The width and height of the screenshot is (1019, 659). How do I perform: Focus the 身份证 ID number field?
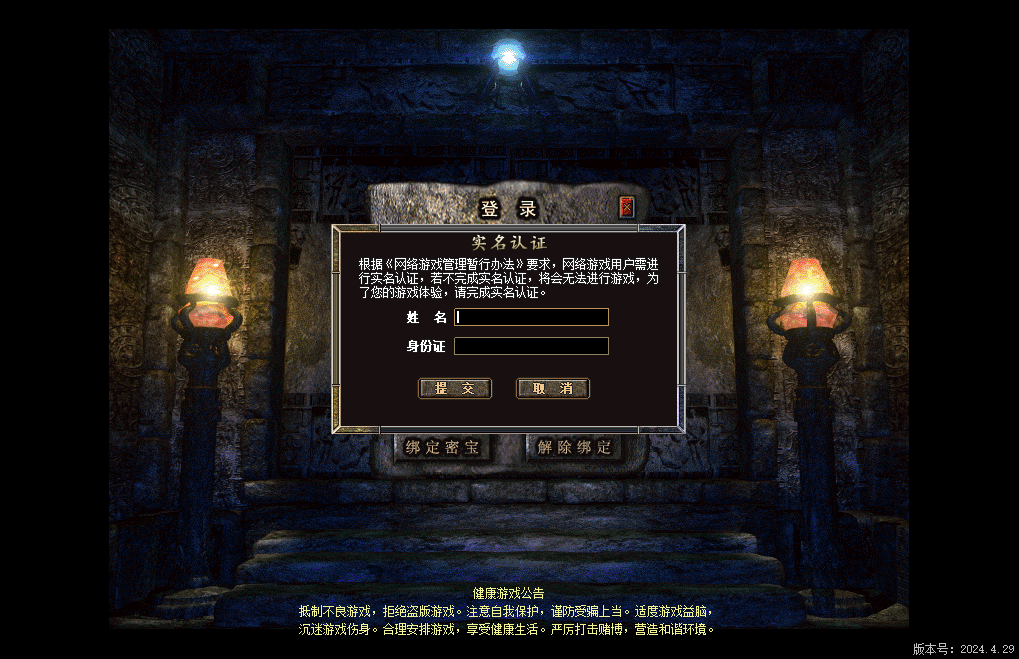point(531,346)
